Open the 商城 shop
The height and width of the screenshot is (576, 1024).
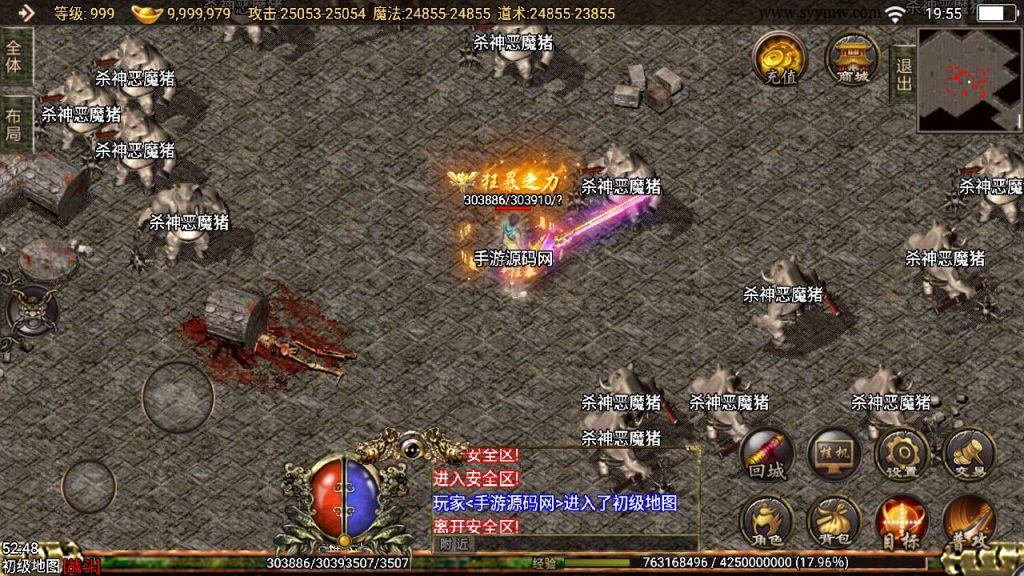(x=852, y=57)
